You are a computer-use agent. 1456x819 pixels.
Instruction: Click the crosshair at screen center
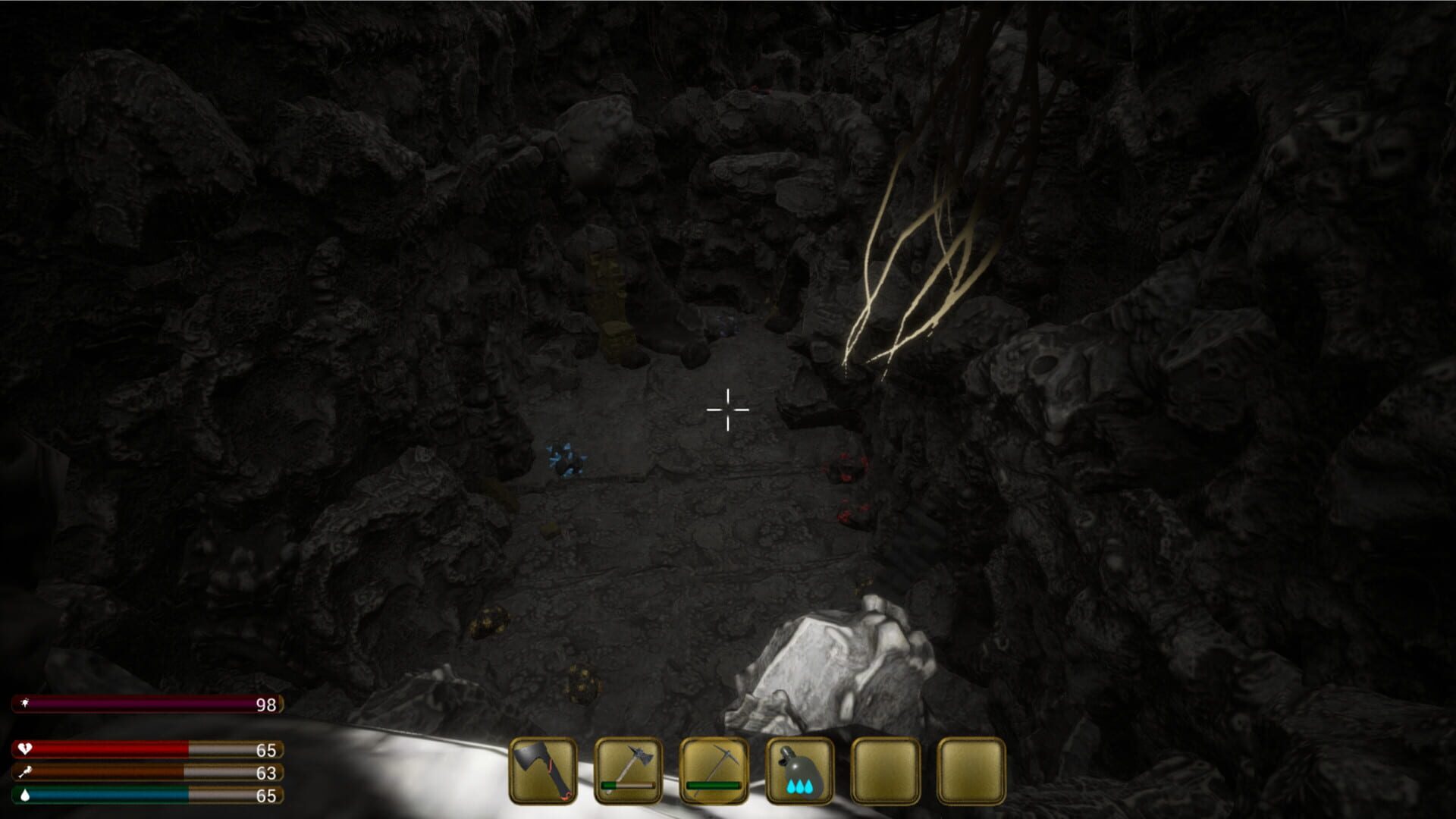726,409
